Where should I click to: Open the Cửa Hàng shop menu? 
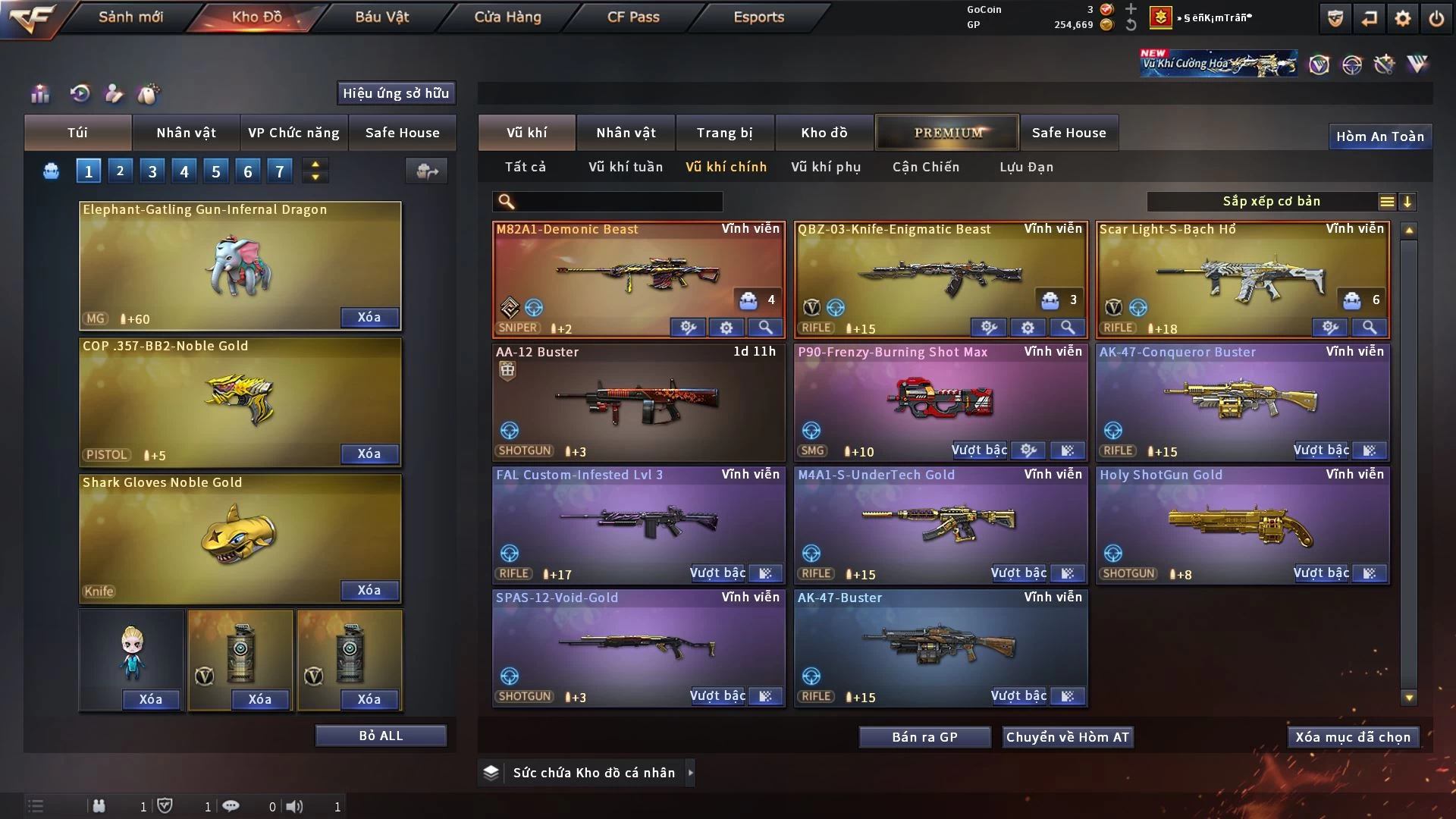[507, 17]
